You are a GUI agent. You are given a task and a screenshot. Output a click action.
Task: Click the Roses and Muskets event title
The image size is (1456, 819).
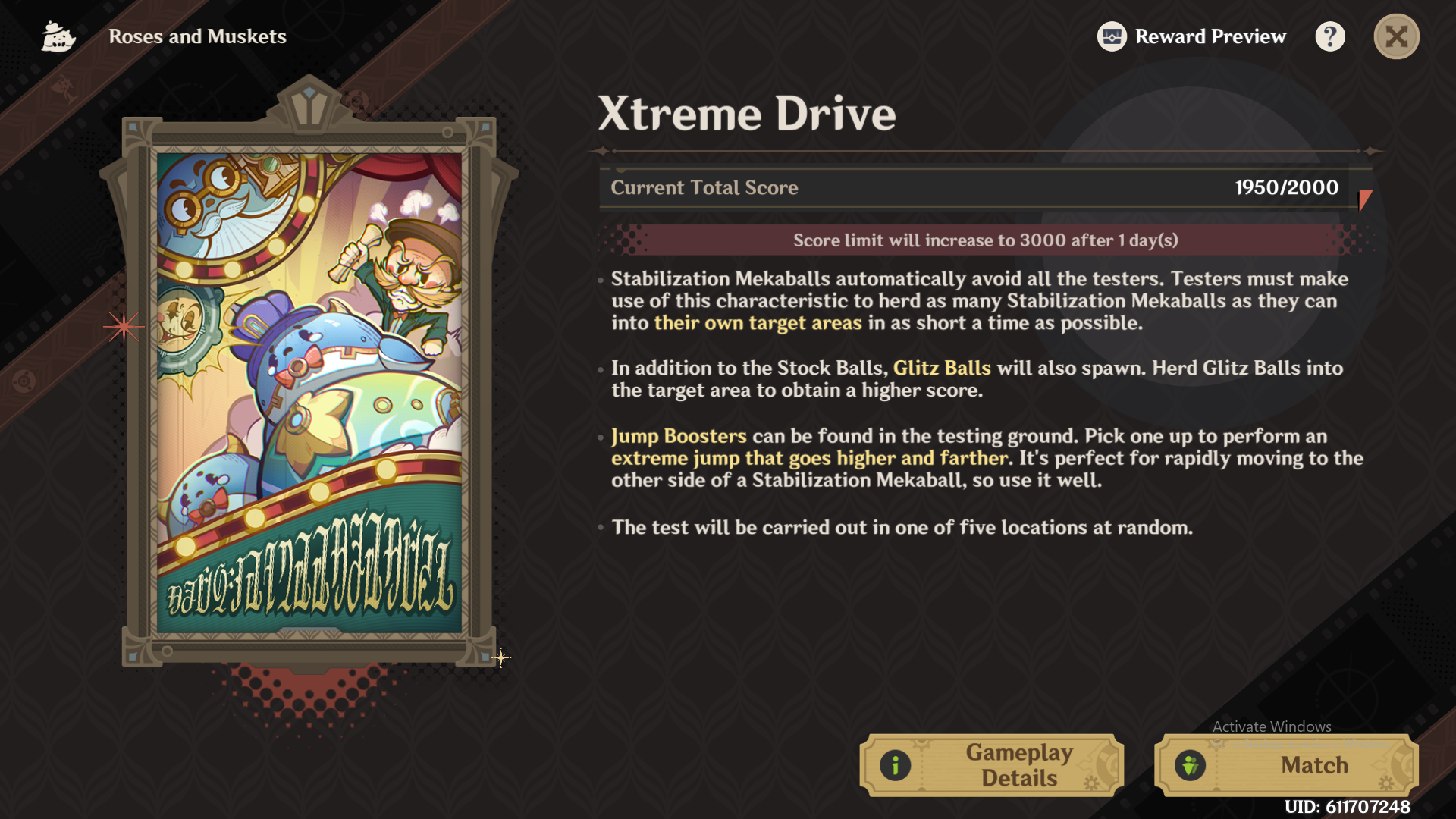click(x=199, y=36)
